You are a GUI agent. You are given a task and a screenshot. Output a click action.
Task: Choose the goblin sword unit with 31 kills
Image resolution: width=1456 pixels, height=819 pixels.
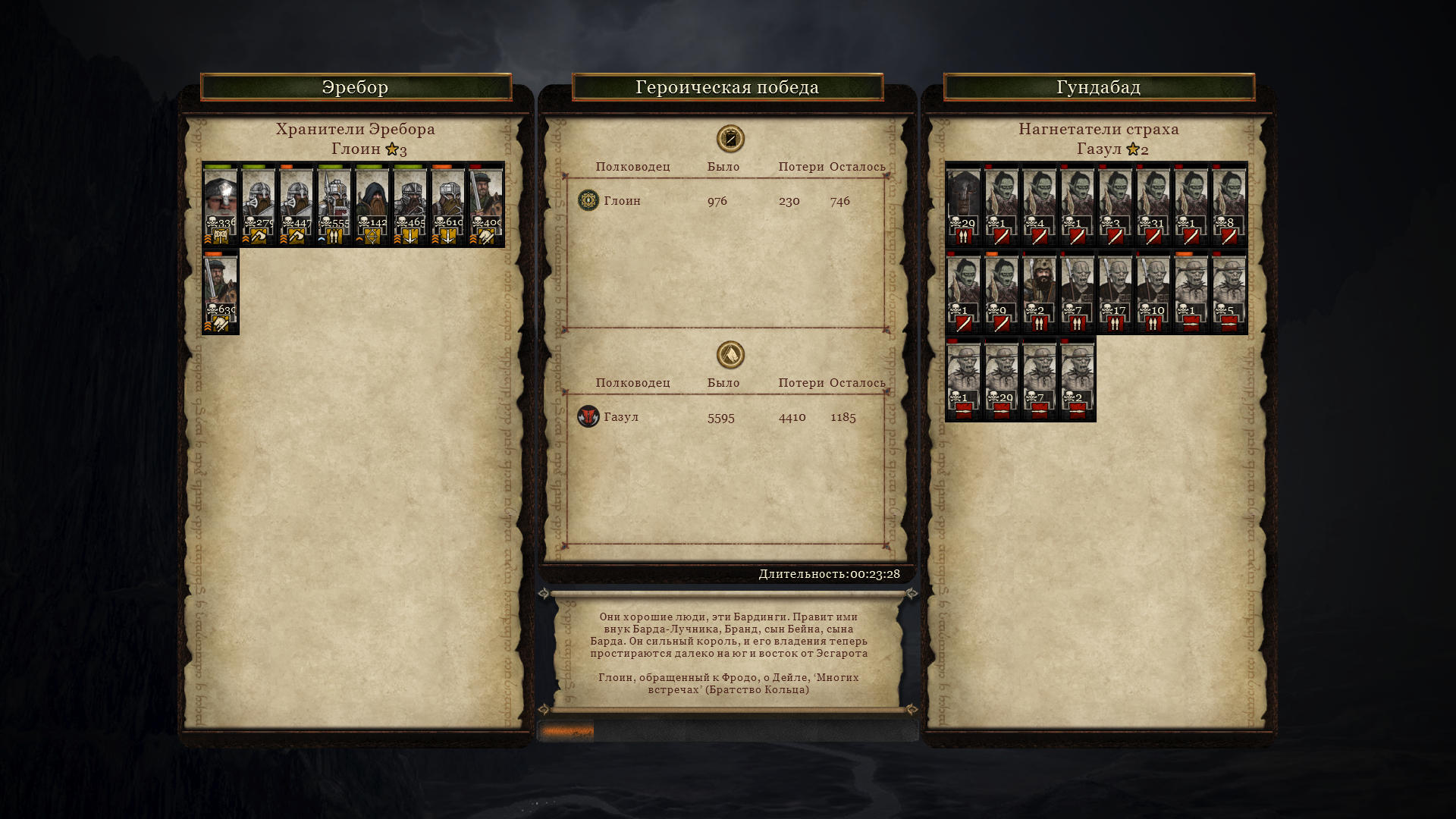[x=1153, y=205]
